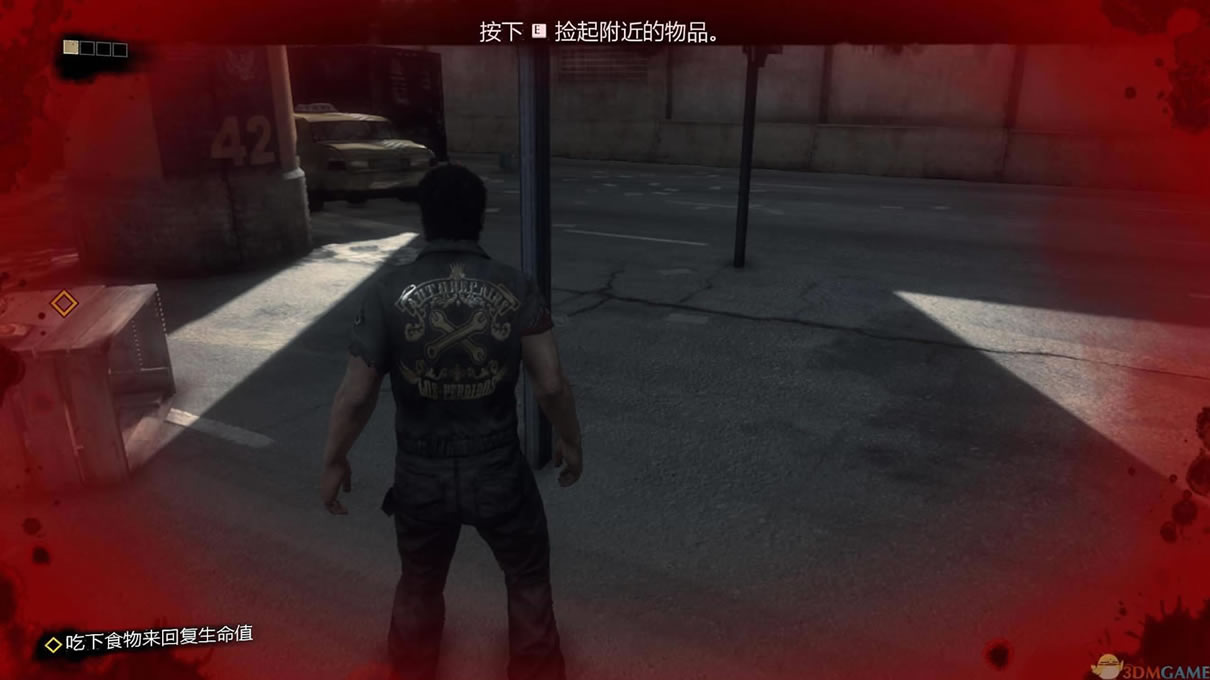Select the filled first inventory slot

pyautogui.click(x=71, y=47)
